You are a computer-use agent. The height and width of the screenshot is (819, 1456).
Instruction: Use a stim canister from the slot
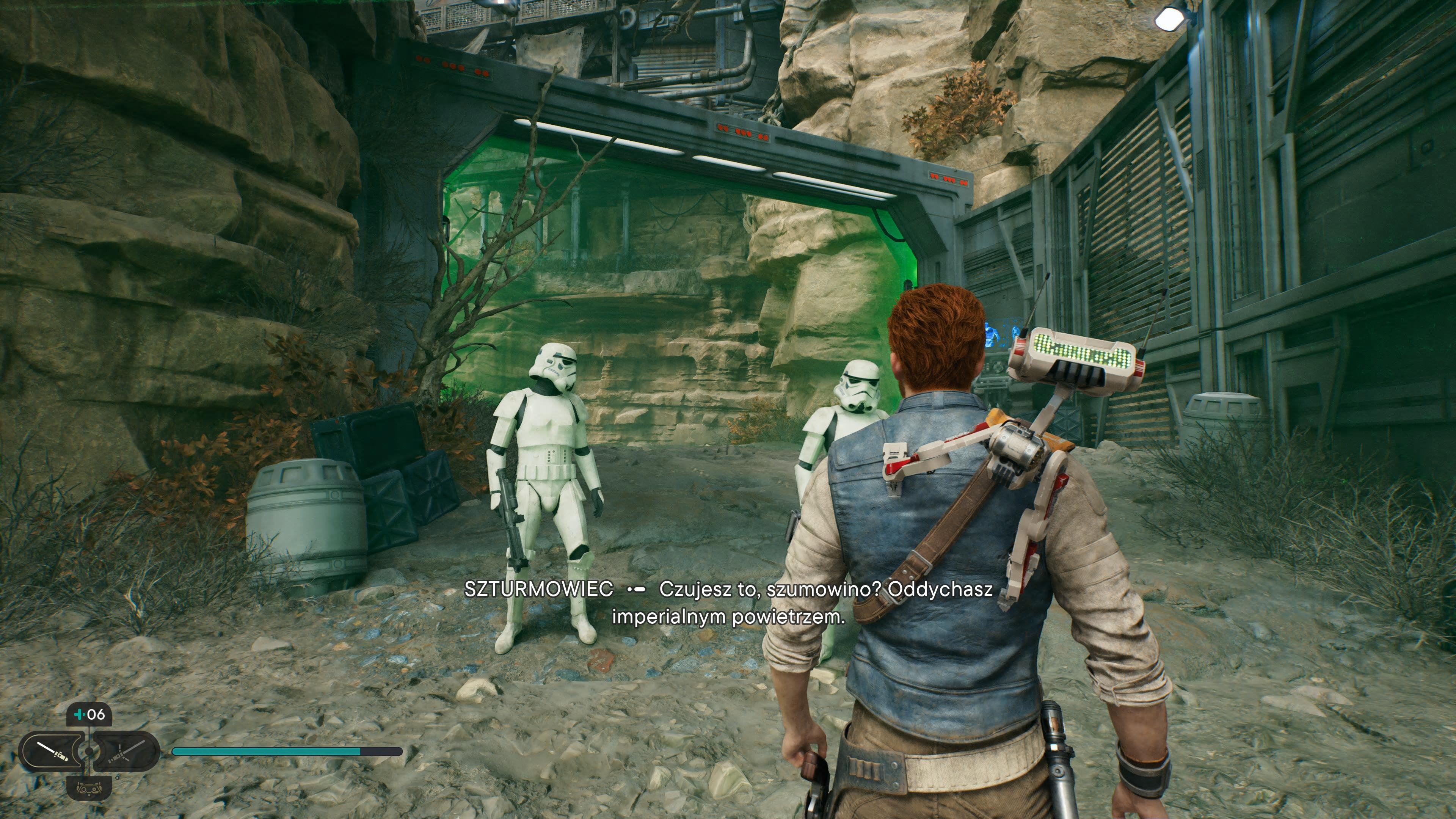click(89, 714)
